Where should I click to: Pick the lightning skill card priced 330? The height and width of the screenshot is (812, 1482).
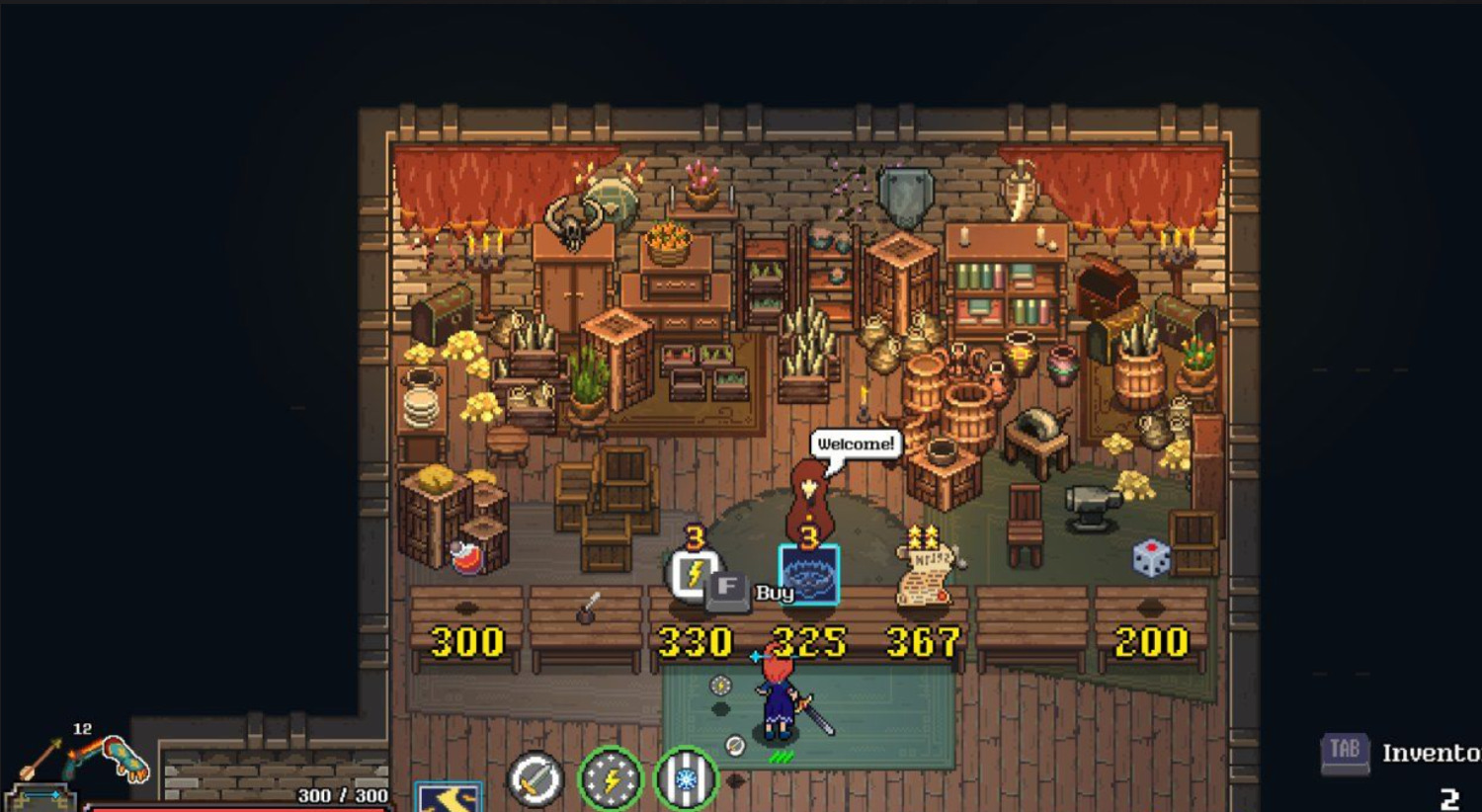tap(694, 574)
